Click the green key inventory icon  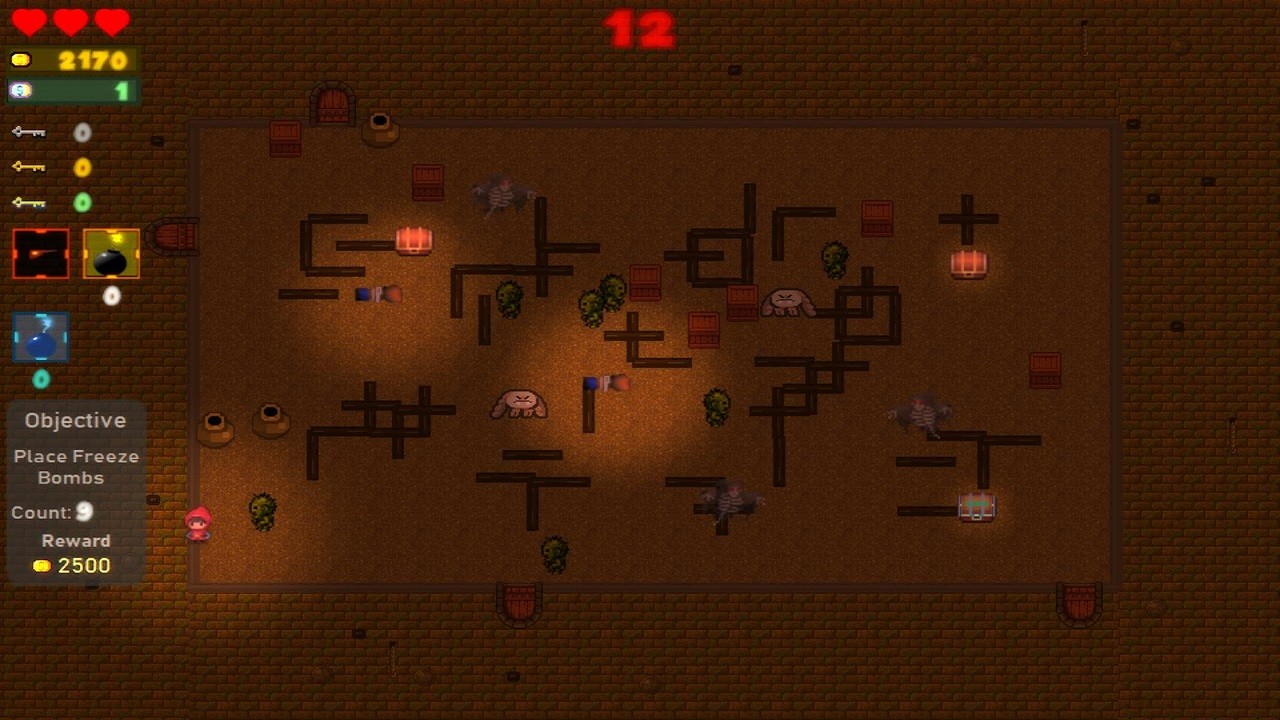pyautogui.click(x=28, y=202)
